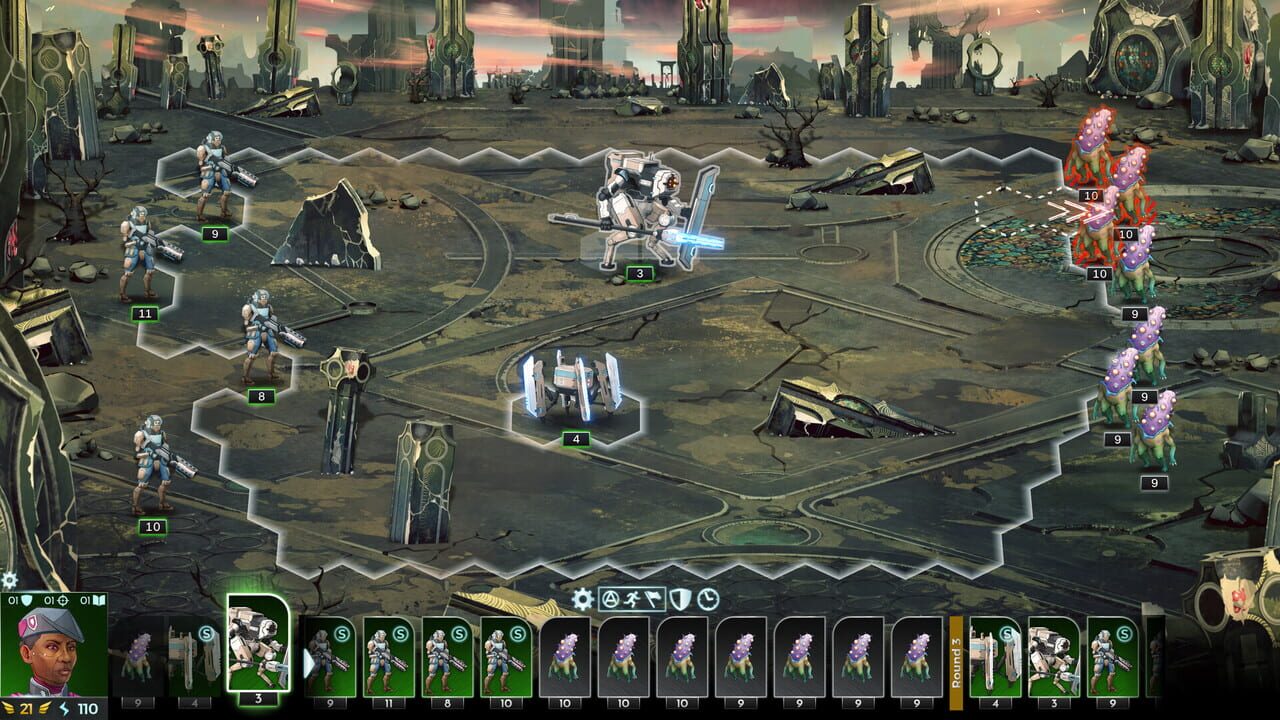Click the retreat flag icon
Image resolution: width=1280 pixels, height=720 pixels.
651,598
